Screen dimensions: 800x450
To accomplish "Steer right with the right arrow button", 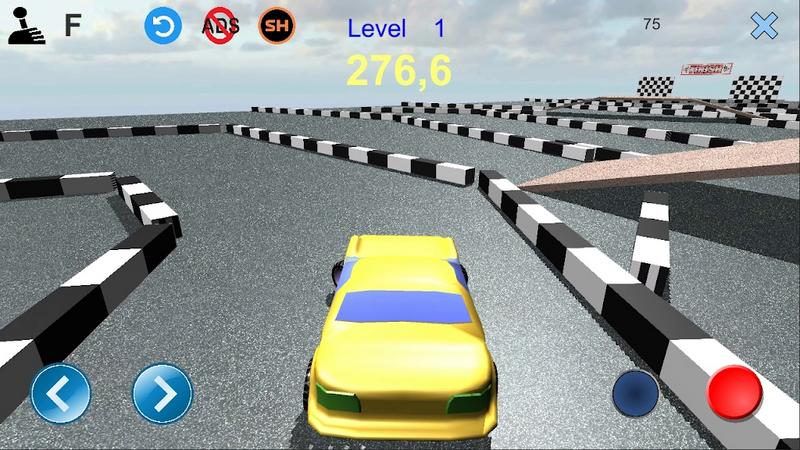I will (x=162, y=394).
